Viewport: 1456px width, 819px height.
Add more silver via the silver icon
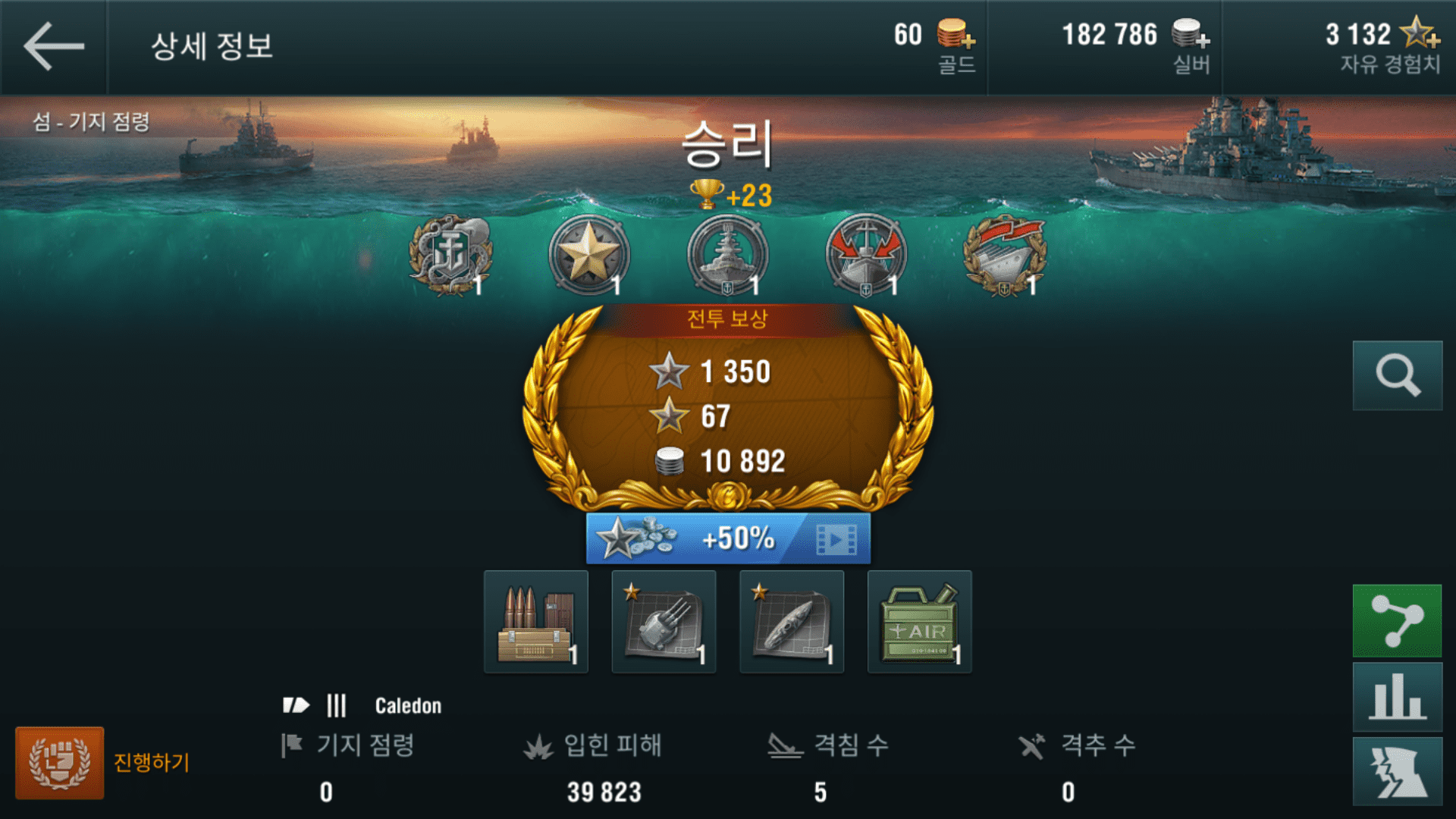(x=1190, y=34)
